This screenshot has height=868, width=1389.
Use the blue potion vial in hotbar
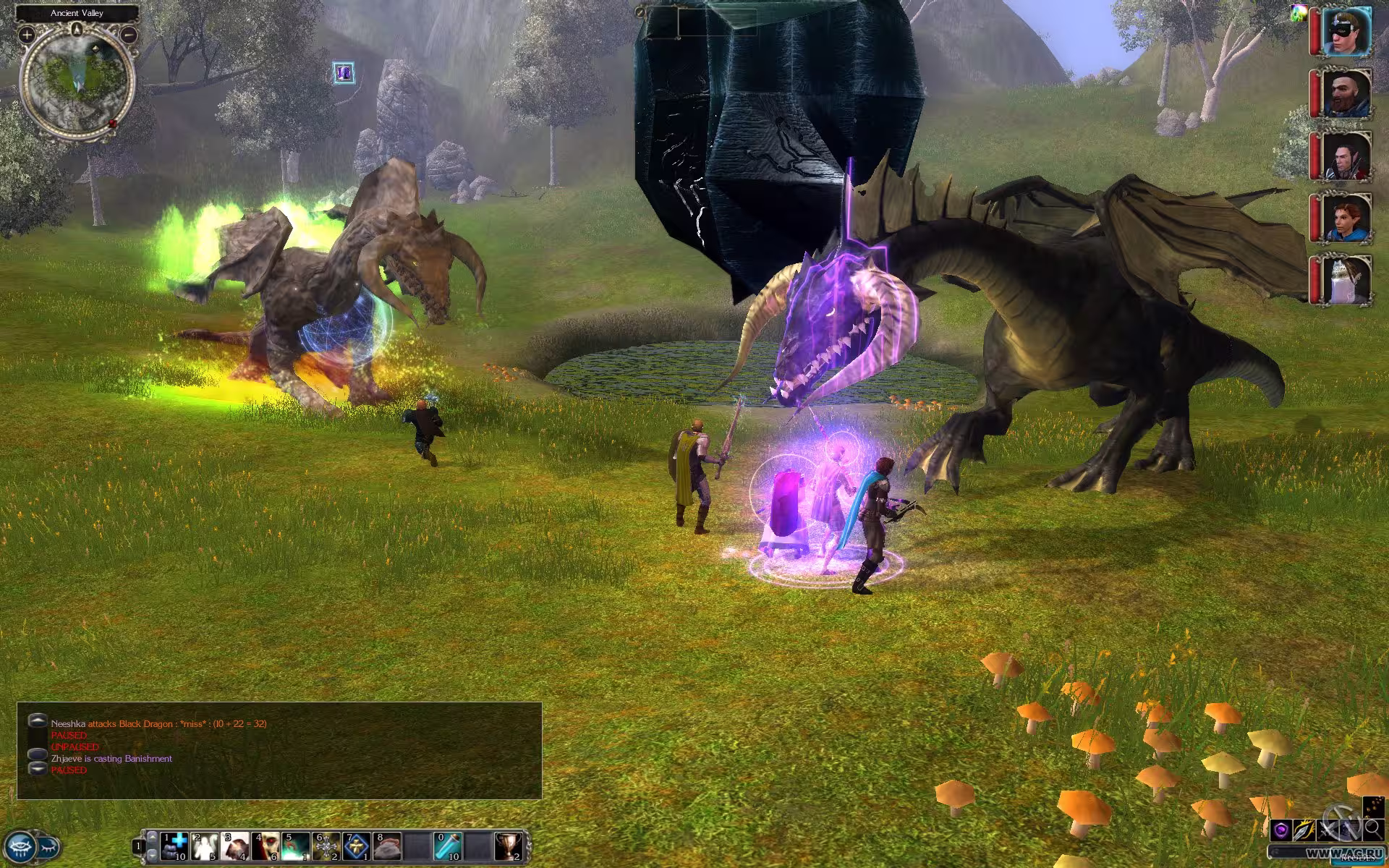point(448,846)
